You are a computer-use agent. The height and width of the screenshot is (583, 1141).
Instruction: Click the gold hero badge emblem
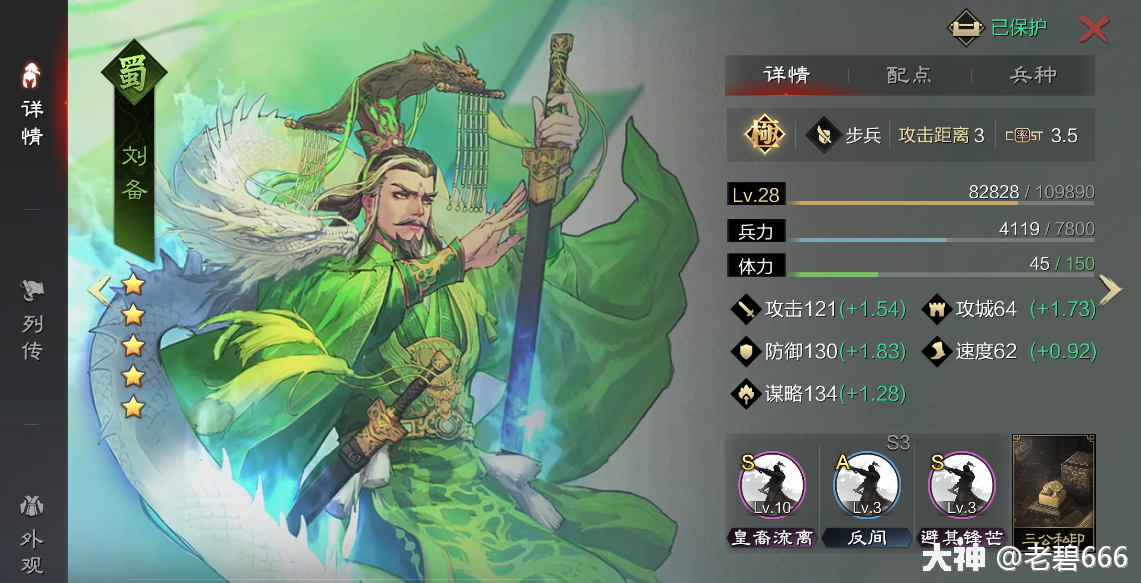pyautogui.click(x=764, y=135)
